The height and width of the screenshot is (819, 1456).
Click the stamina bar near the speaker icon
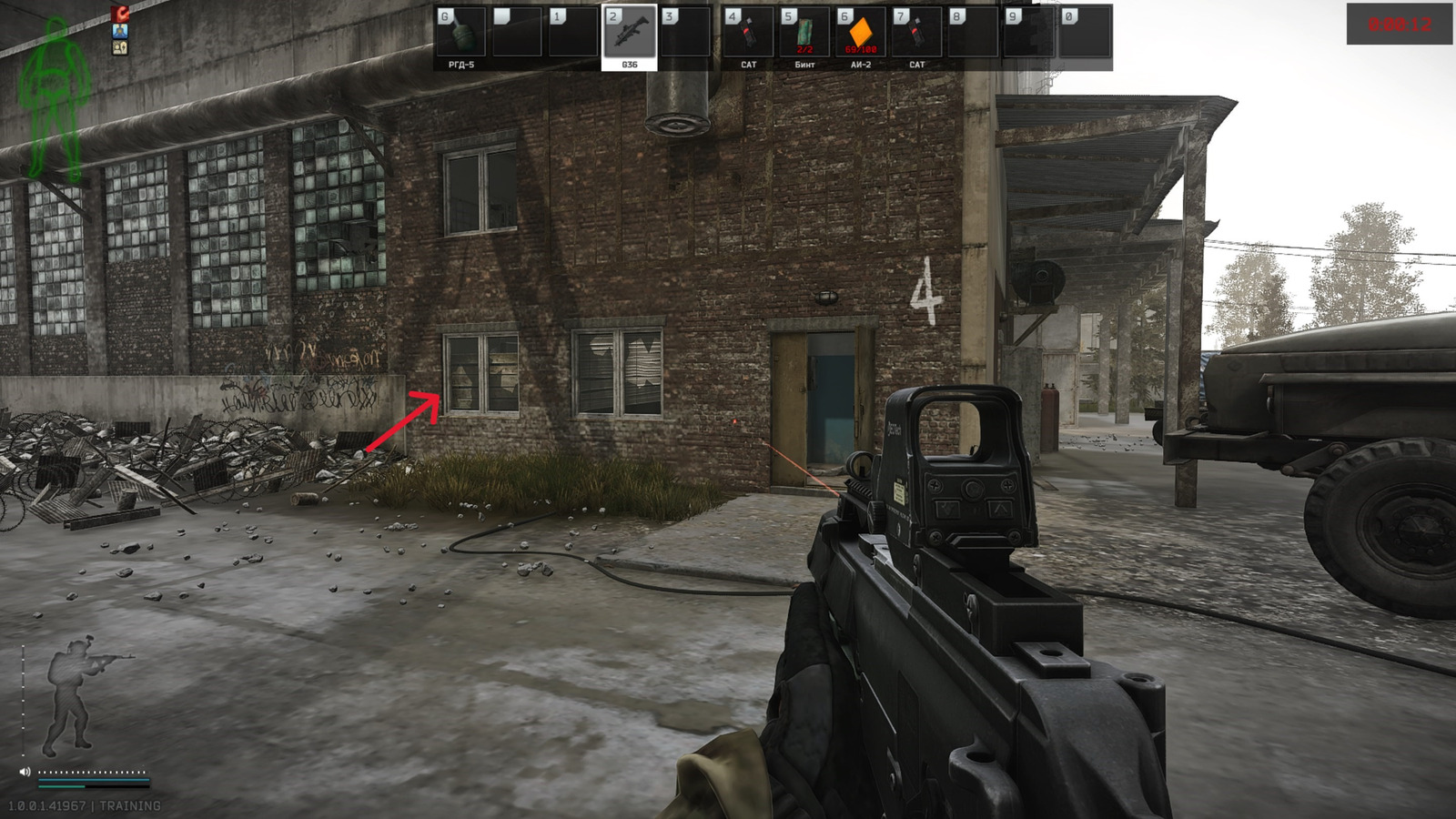[x=96, y=778]
